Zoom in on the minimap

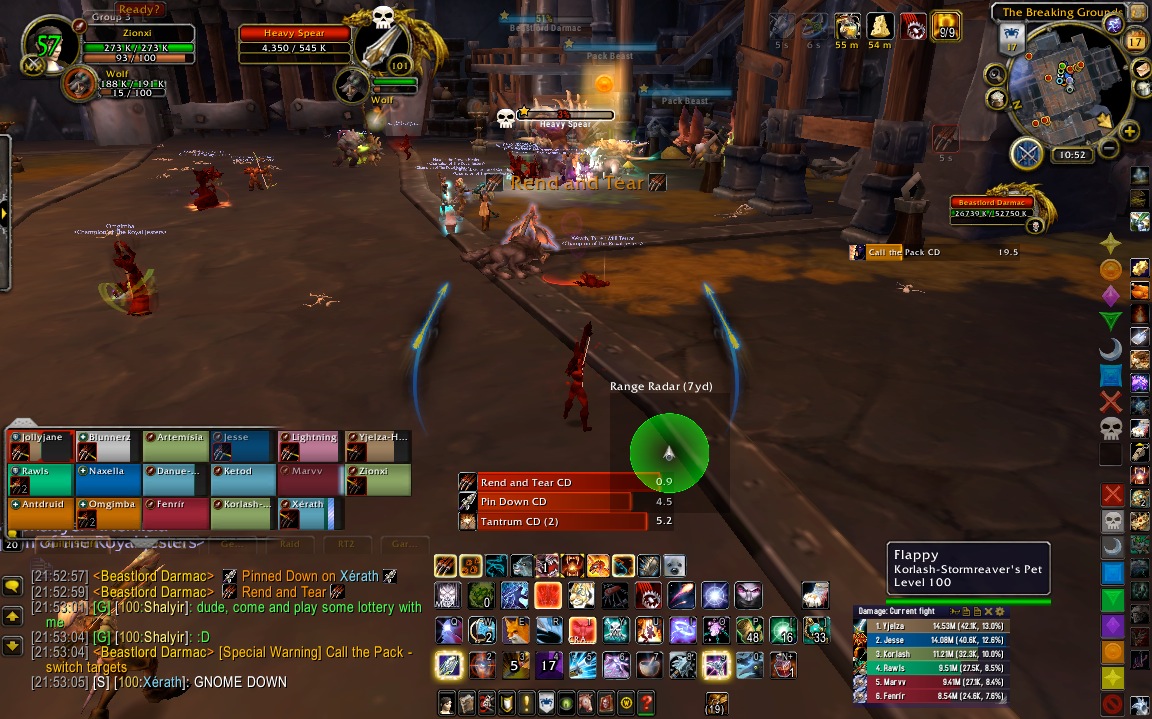[x=1130, y=131]
